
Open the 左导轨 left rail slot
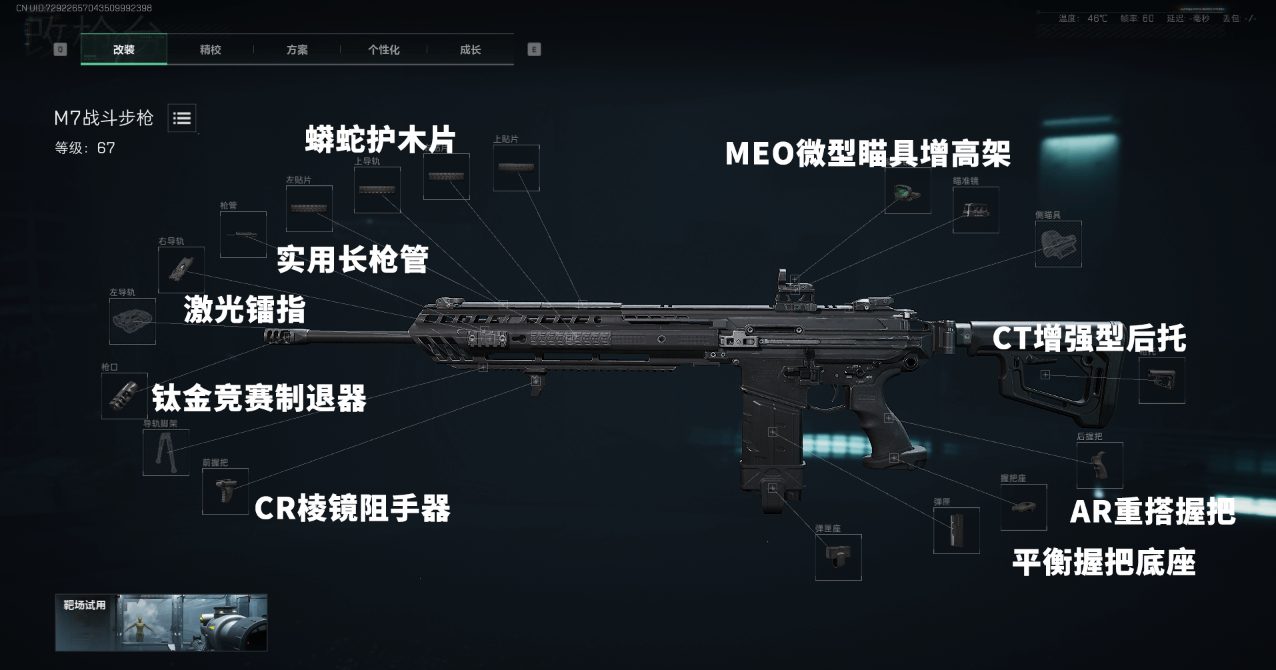coord(132,321)
